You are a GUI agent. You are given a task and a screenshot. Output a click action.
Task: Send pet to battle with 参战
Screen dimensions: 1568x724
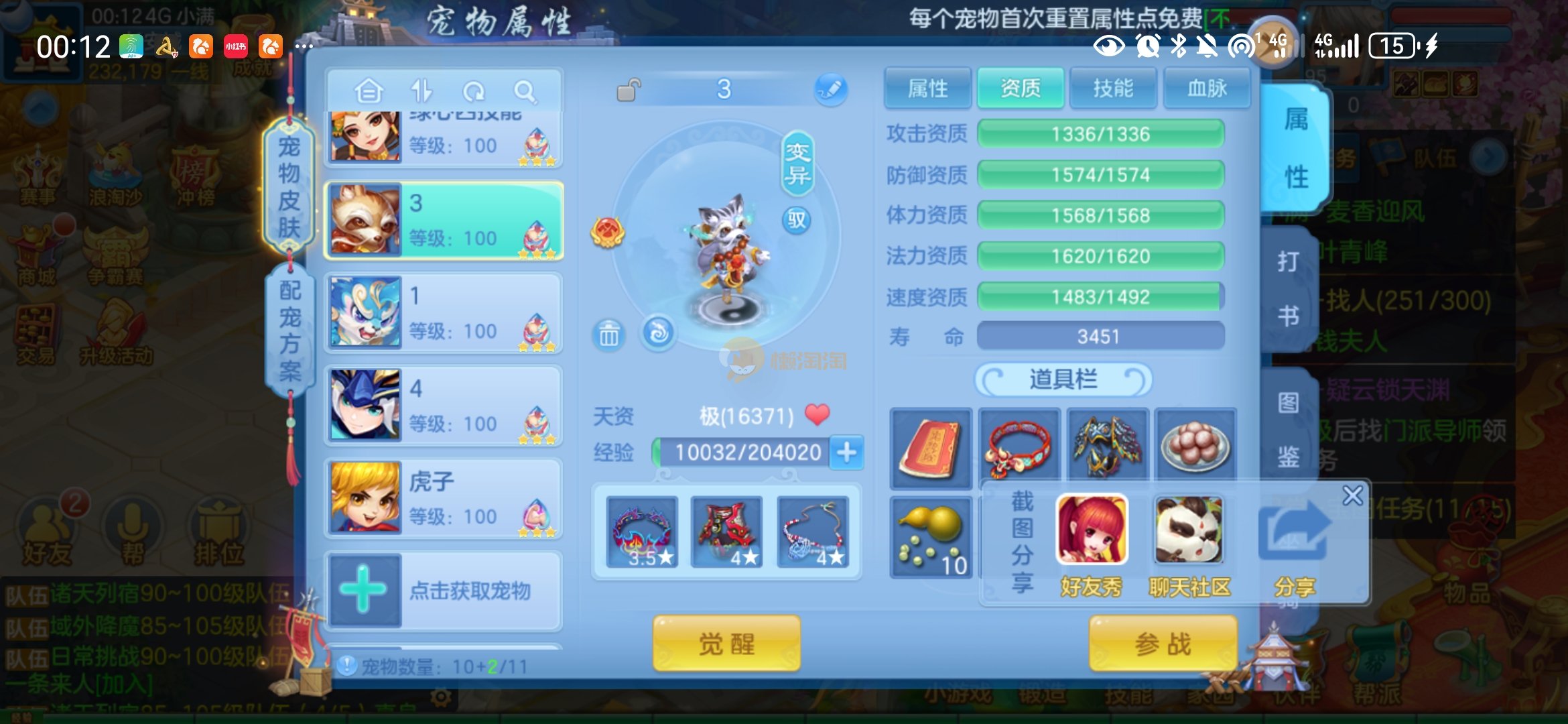[x=1163, y=644]
